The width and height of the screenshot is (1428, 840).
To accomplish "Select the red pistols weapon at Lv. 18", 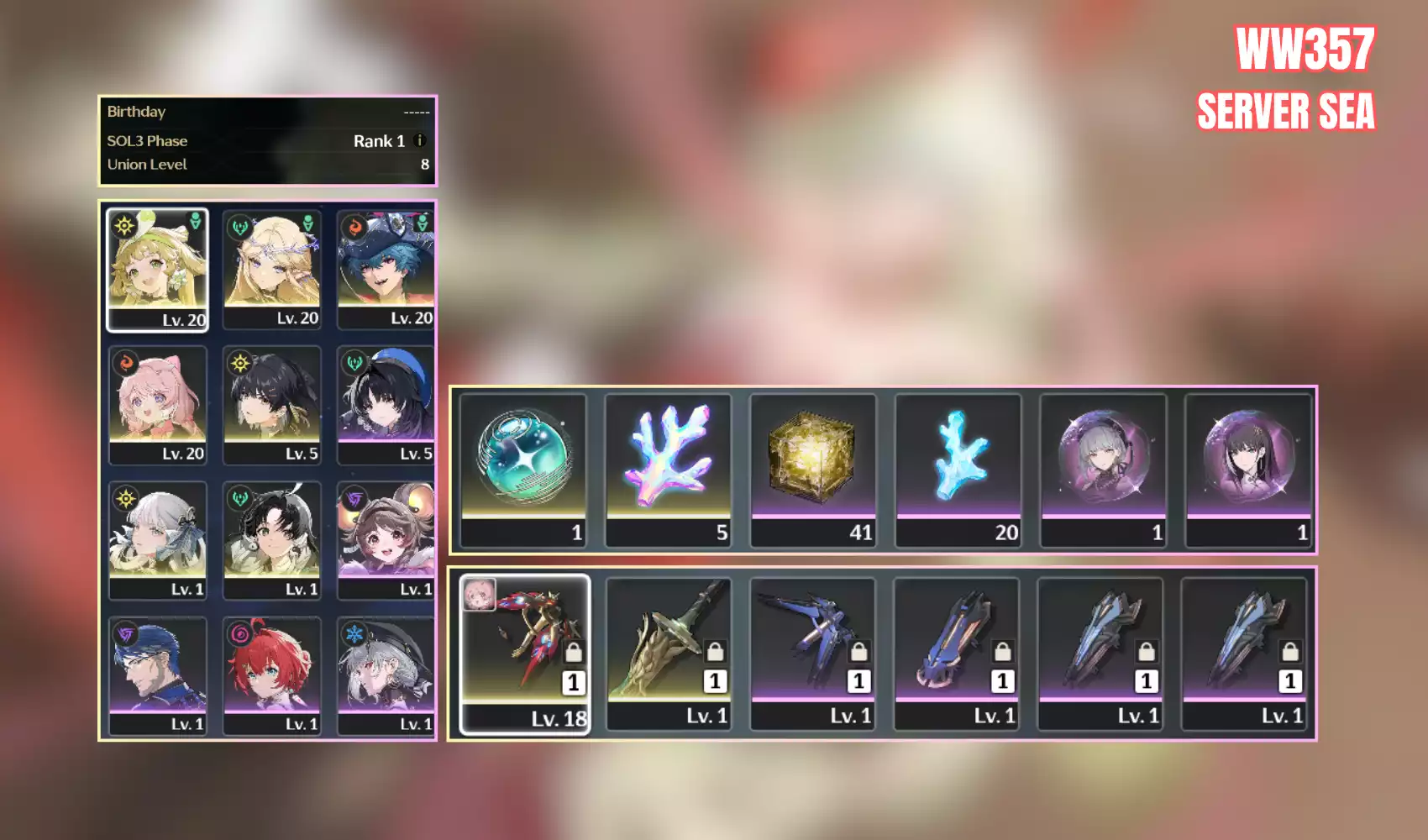I will 525,654.
